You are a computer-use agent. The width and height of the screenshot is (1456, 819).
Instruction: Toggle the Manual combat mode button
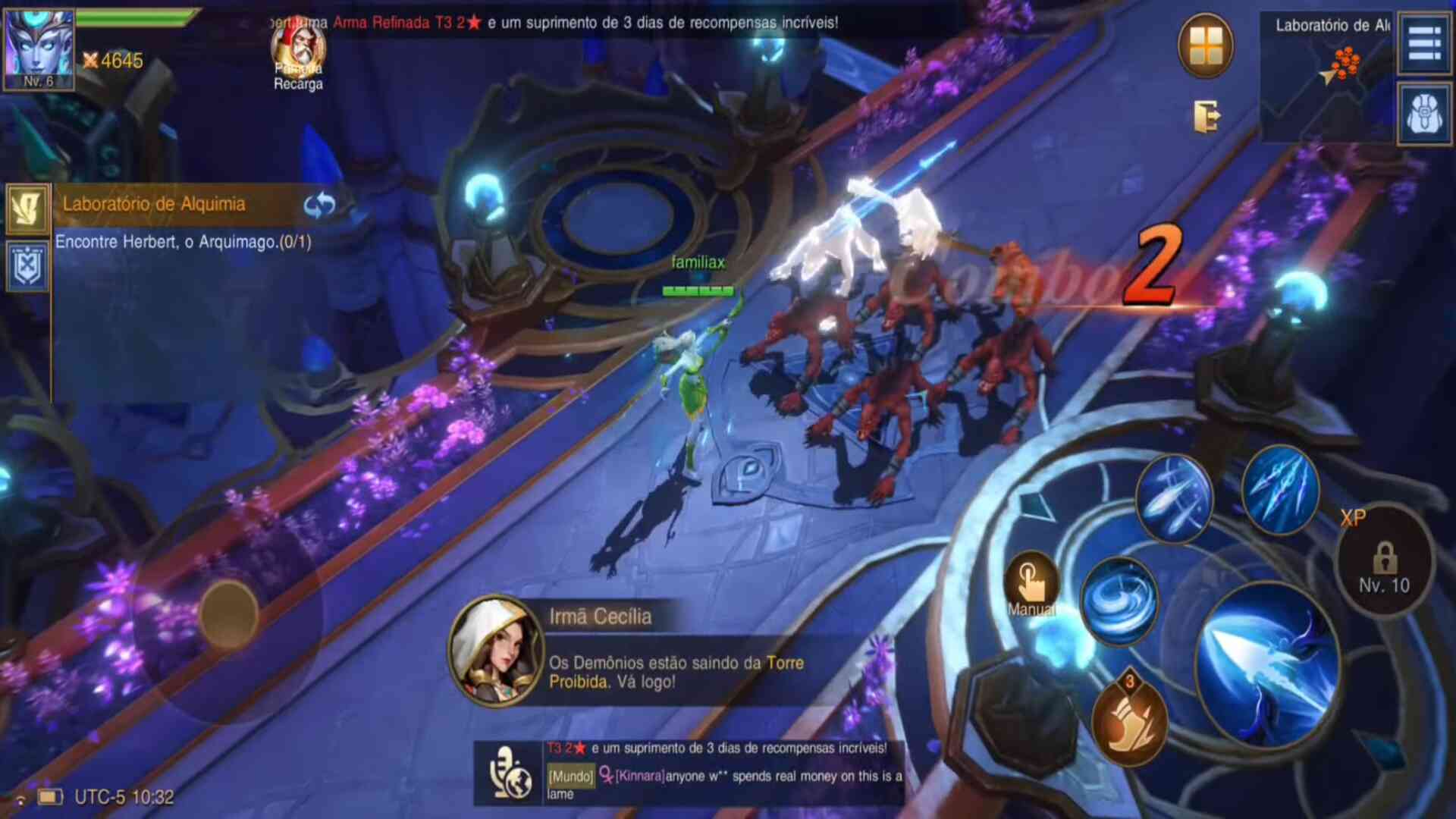point(1031,585)
